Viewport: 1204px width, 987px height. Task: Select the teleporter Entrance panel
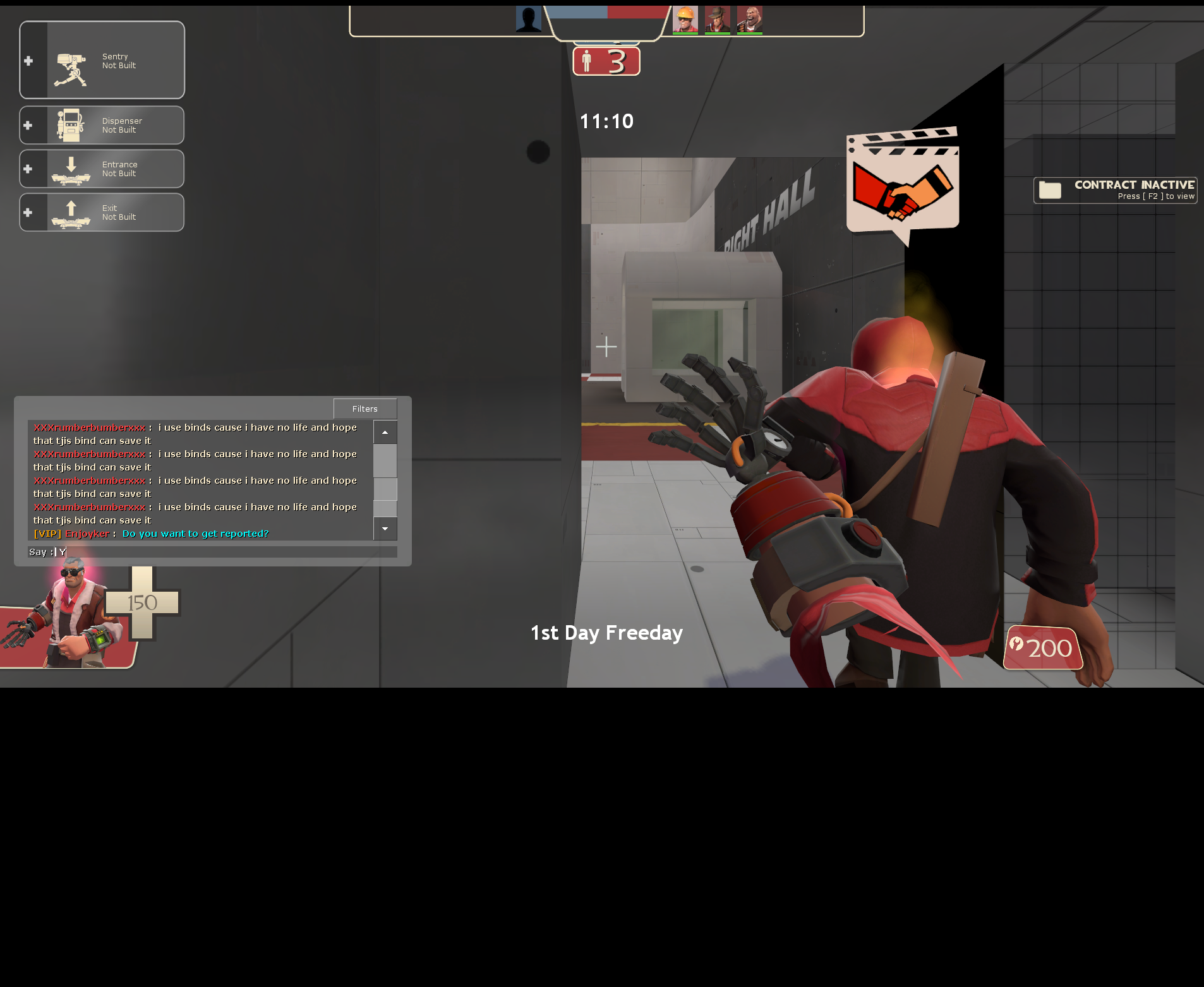click(x=102, y=169)
